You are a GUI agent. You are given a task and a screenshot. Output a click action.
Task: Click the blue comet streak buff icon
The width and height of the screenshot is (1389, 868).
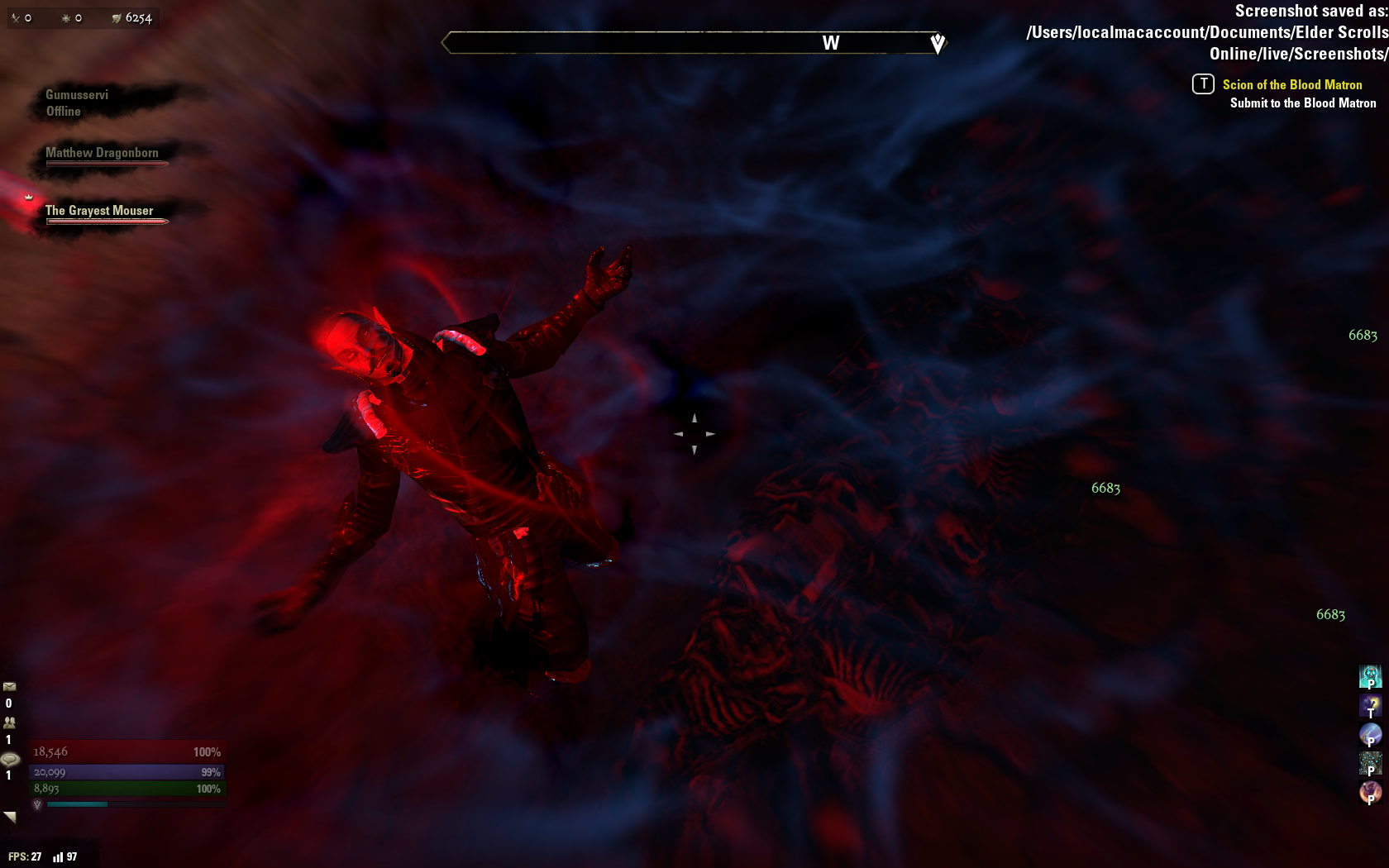tap(1370, 734)
